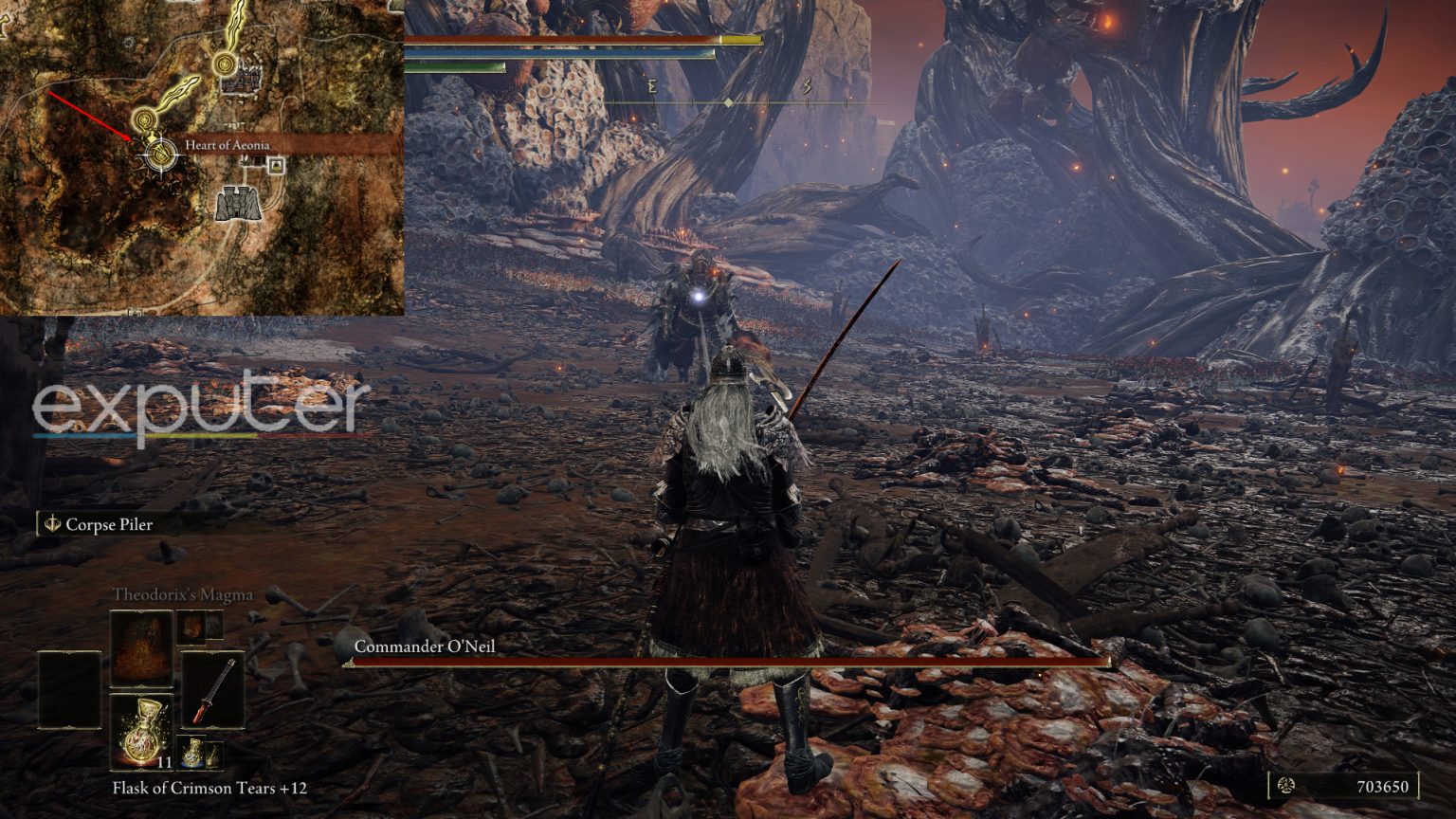1456x819 pixels.
Task: Click the Flask of Crimson Tears icon
Action: pos(141,730)
